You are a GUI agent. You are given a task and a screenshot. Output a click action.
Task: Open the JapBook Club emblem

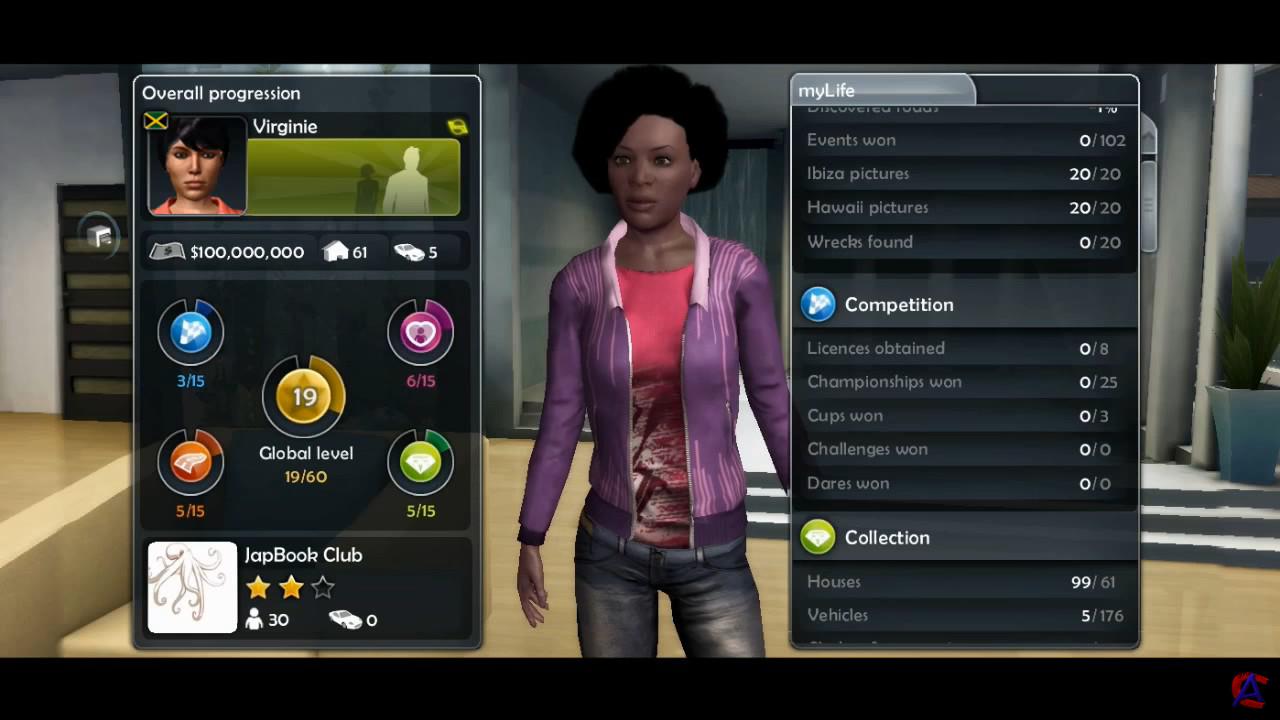pyautogui.click(x=192, y=587)
